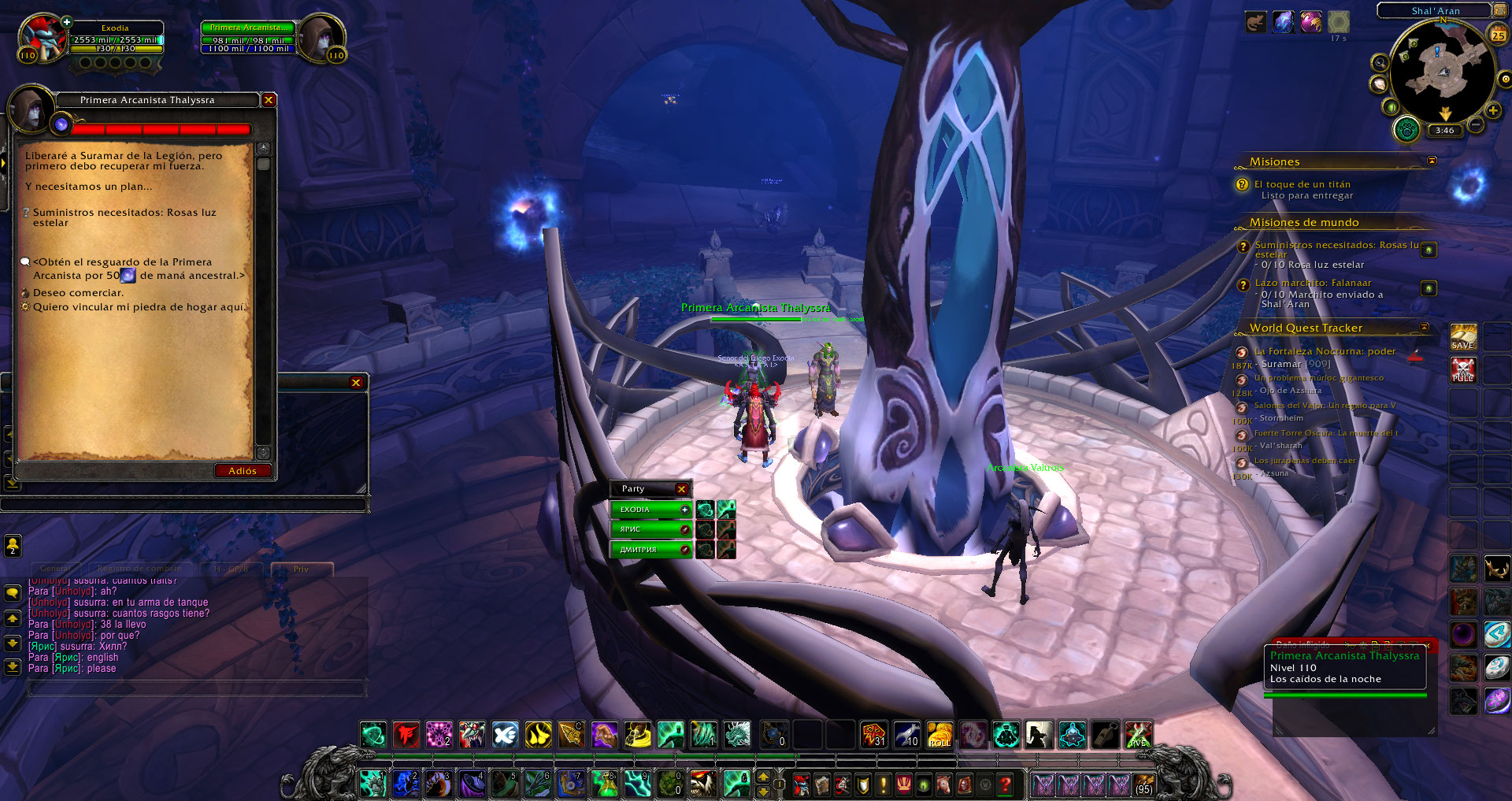Choose the 'Deseo comerciar' dialogue option
Image resolution: width=1512 pixels, height=801 pixels.
coord(78,293)
